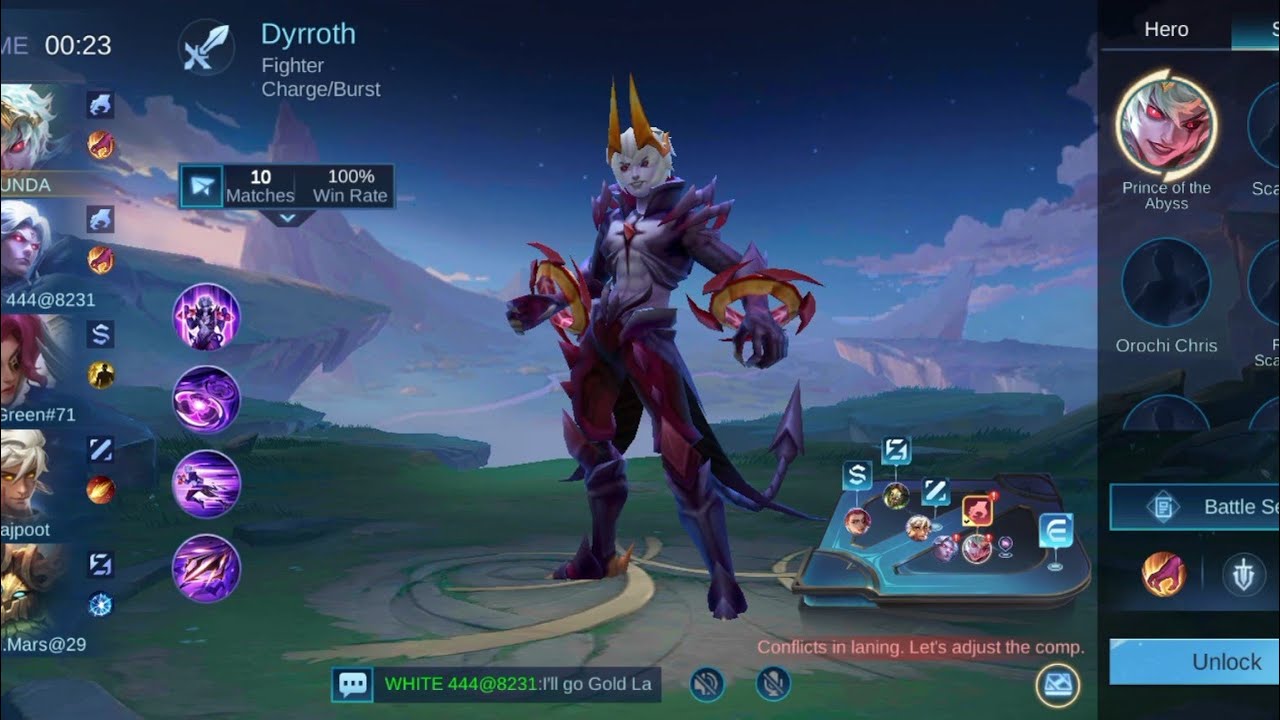
Task: Toggle the speaker mute icon
Action: (x=707, y=684)
